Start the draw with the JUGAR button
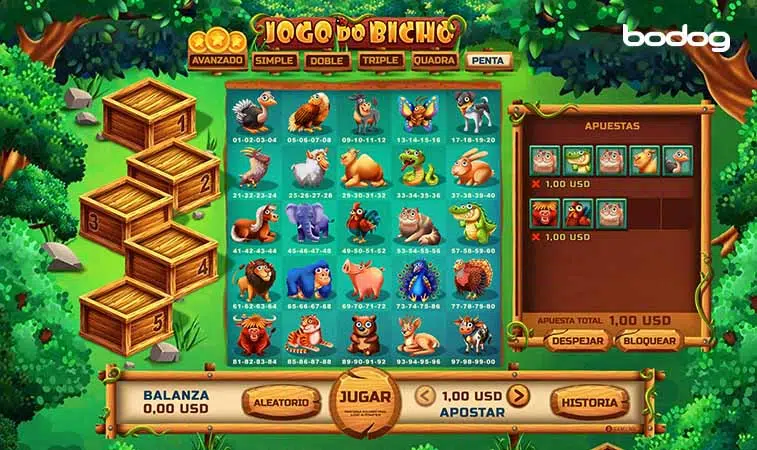 point(364,399)
